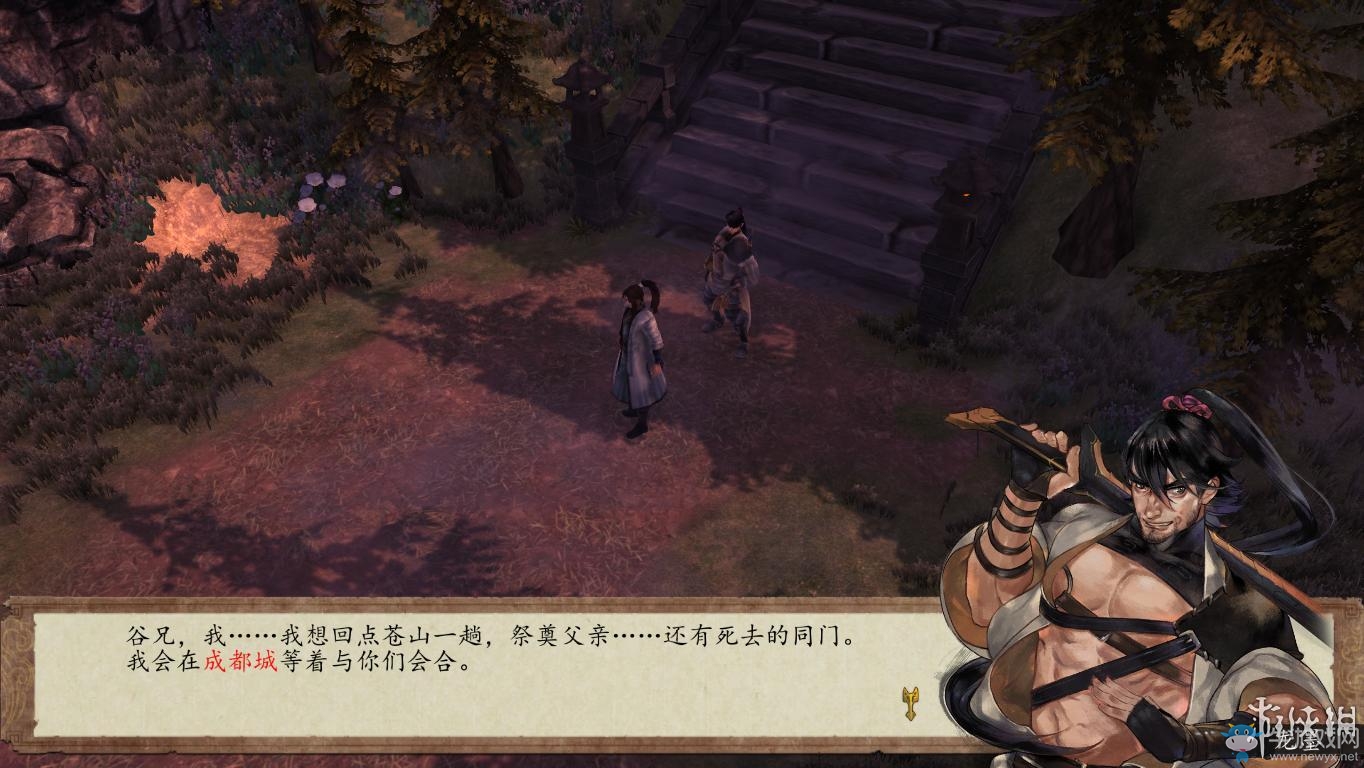The width and height of the screenshot is (1364, 768).
Task: Click the stone lantern beside the stairway
Action: click(x=583, y=110)
